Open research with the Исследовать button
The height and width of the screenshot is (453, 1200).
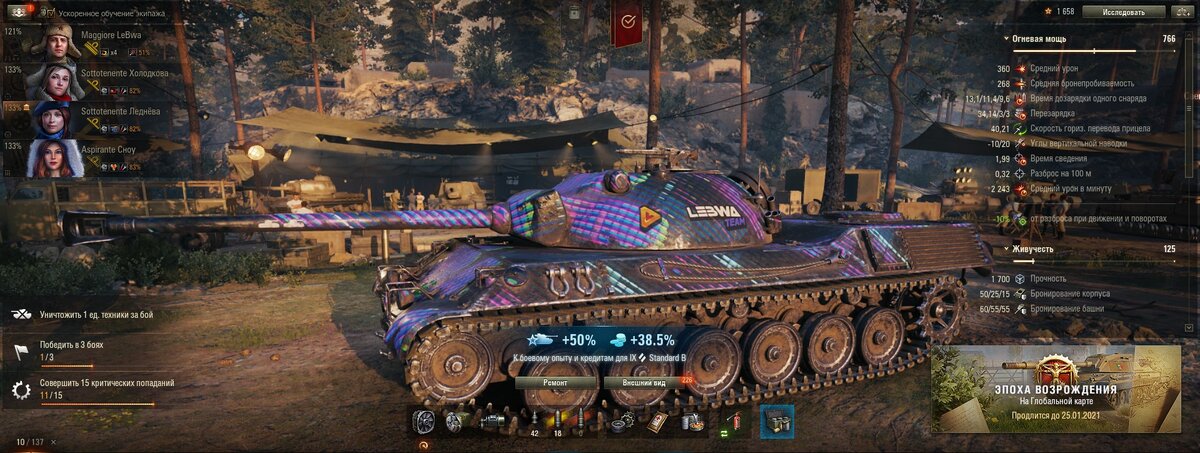1124,12
